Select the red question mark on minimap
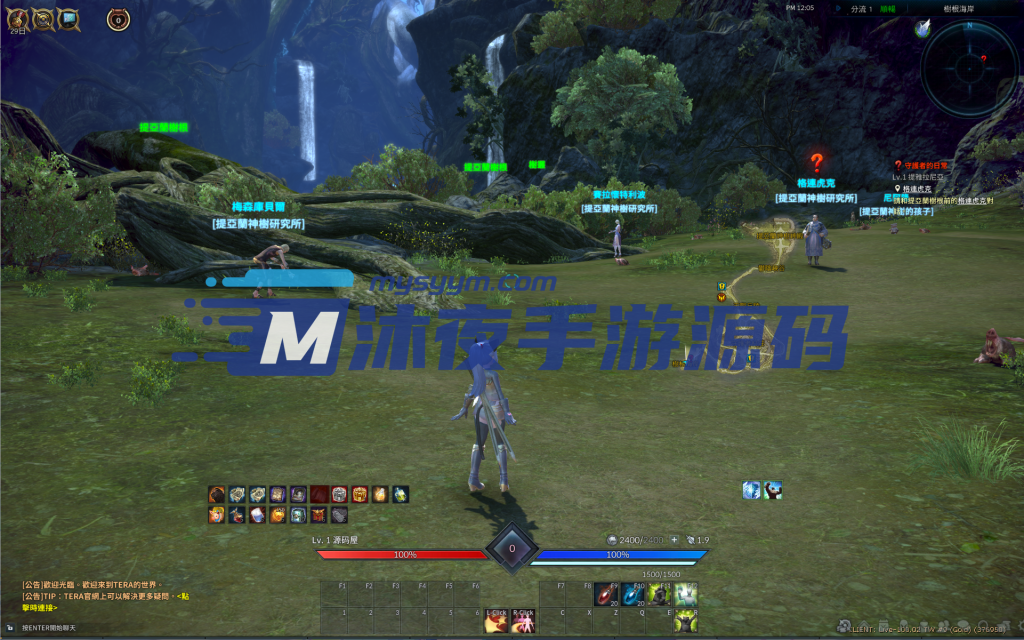The height and width of the screenshot is (640, 1024). (x=983, y=59)
